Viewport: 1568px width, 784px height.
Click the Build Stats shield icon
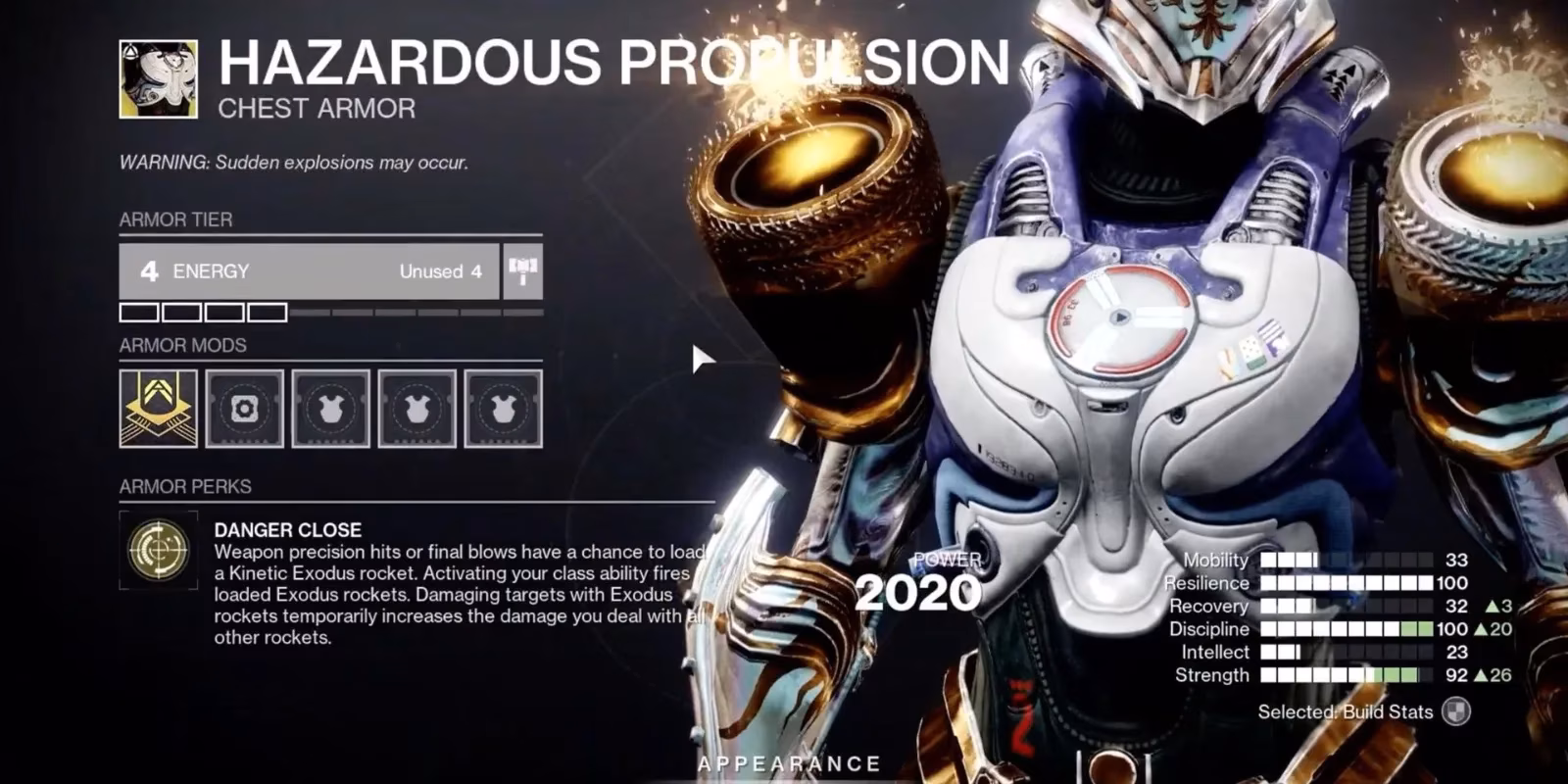[1457, 711]
